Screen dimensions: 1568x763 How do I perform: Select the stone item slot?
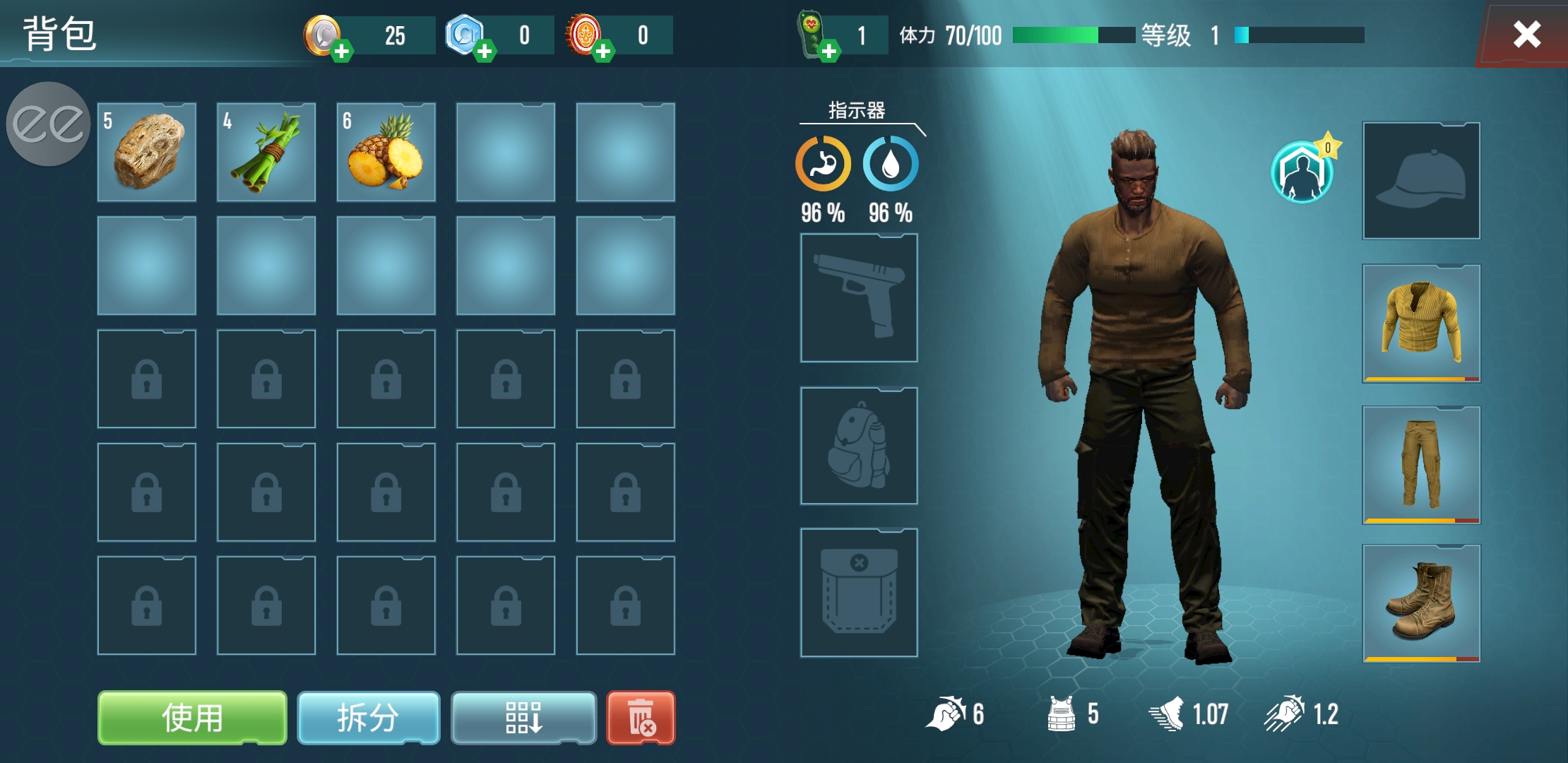(147, 152)
